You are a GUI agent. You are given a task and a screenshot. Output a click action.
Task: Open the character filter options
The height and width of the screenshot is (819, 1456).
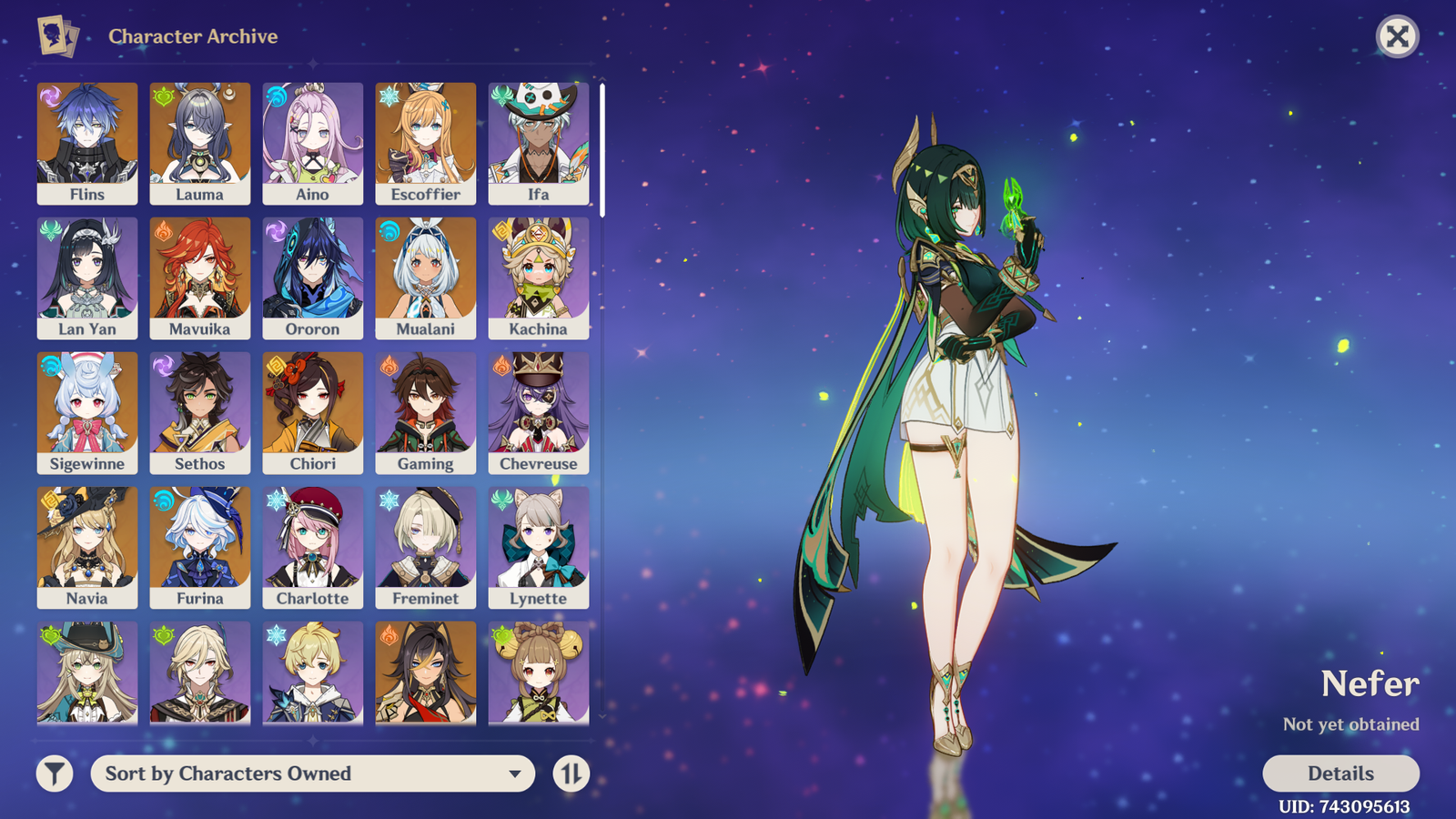[55, 773]
